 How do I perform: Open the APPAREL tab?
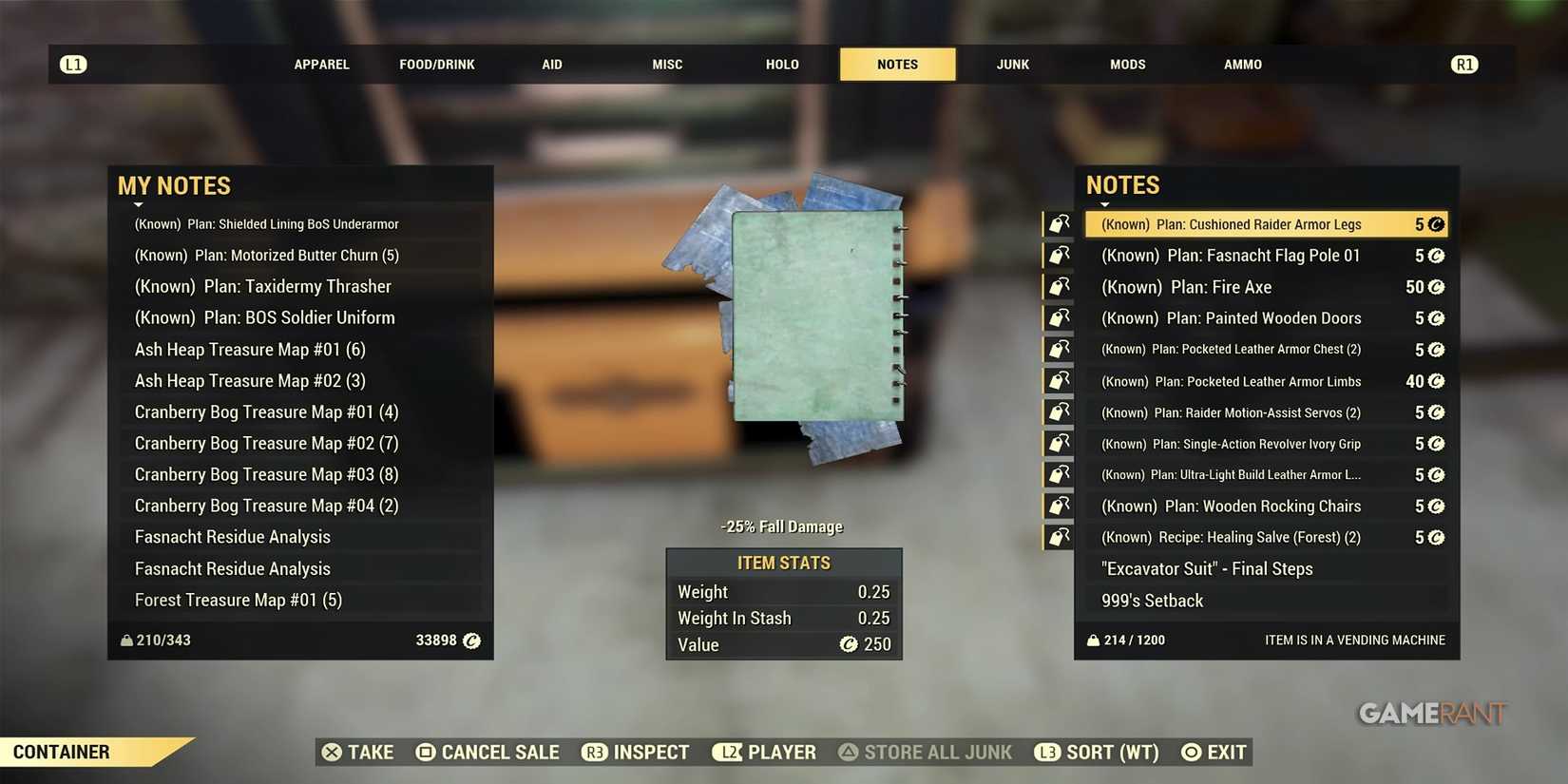tap(321, 64)
